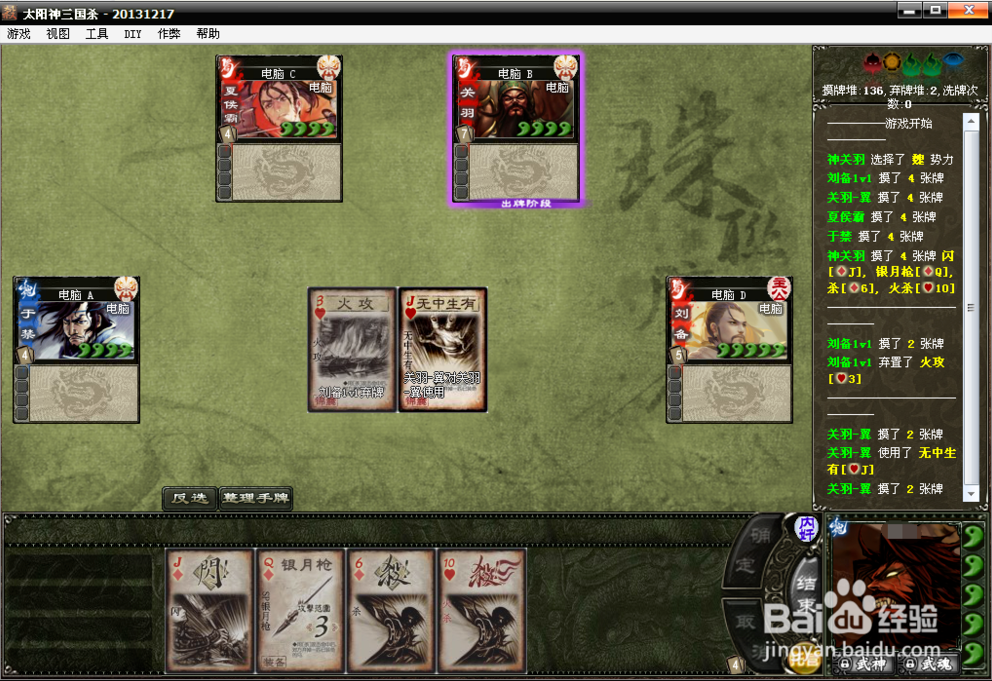Select the 银月枪 weapon card in hand

click(x=299, y=609)
